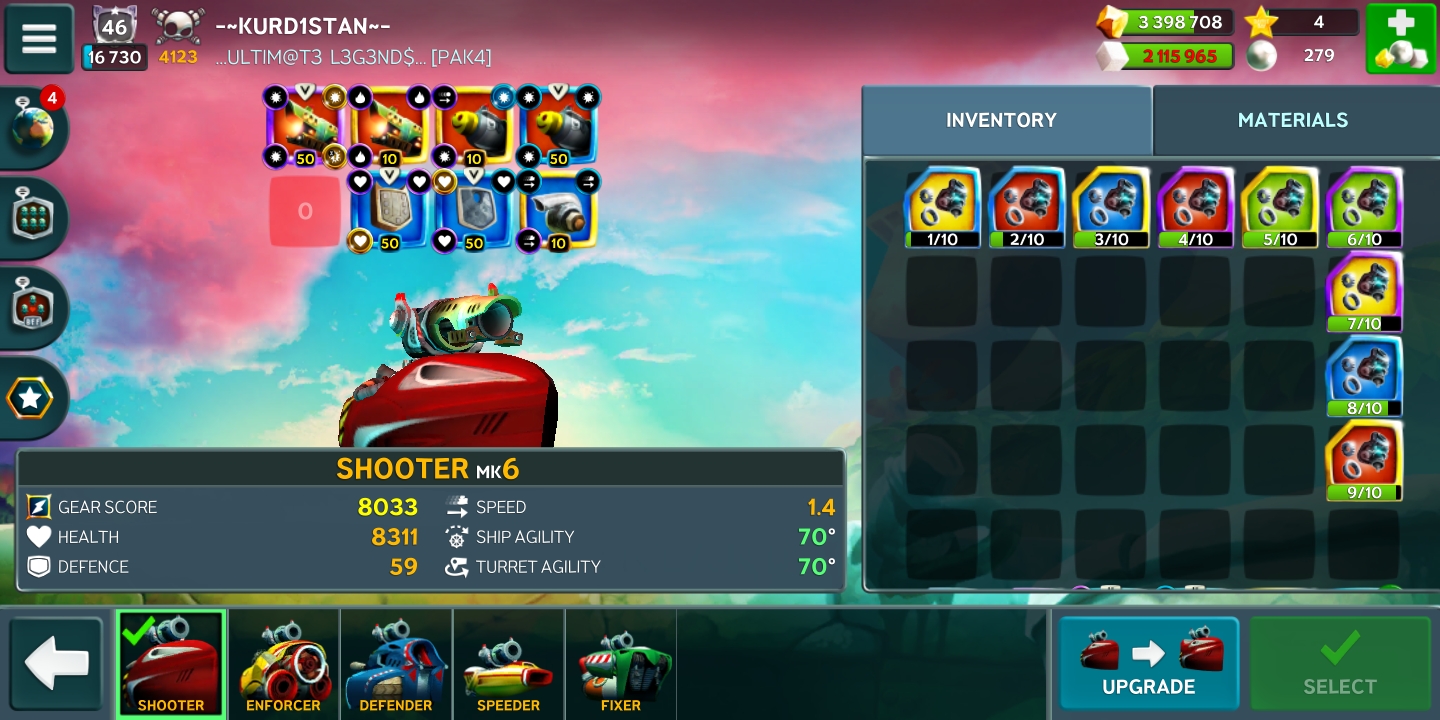Choose the inventory item labeled 9/10
The height and width of the screenshot is (720, 1440).
(1364, 460)
